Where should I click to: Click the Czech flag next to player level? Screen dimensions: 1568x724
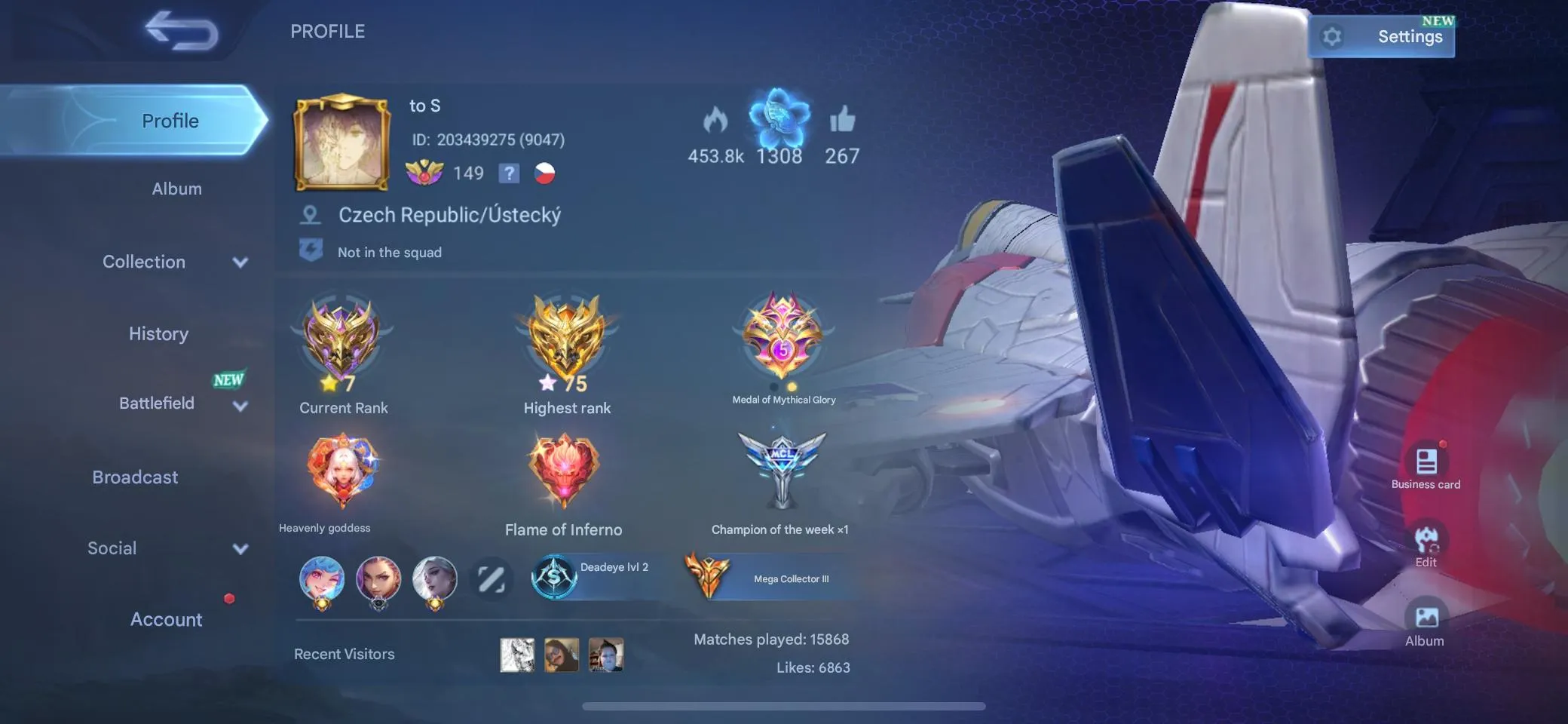point(545,173)
